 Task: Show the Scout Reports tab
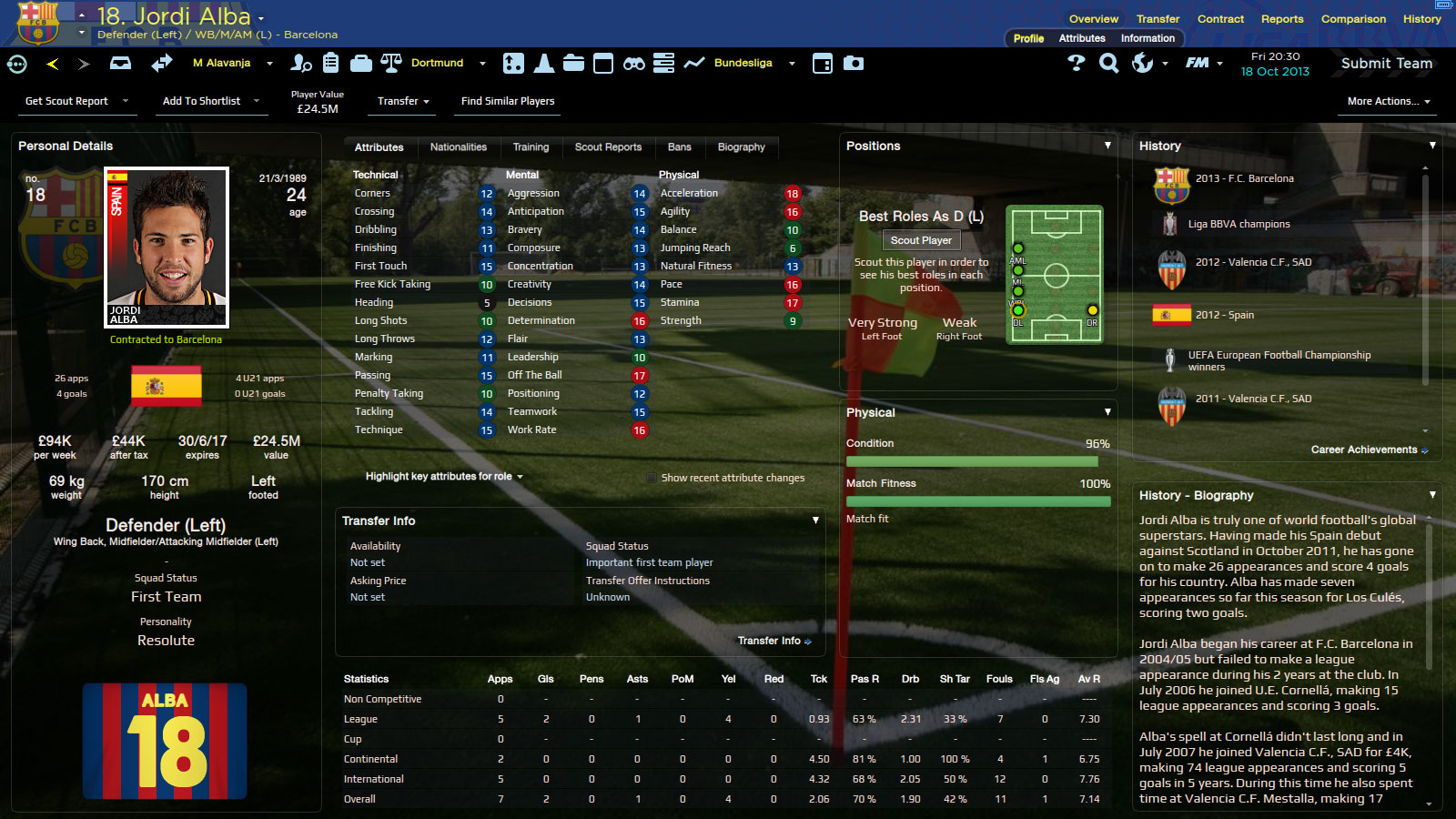pyautogui.click(x=608, y=147)
